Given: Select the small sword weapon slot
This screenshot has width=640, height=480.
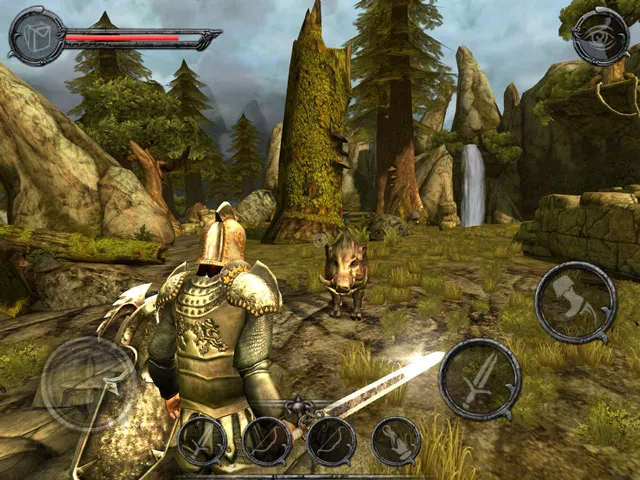Looking at the screenshot, I should click(x=203, y=441).
